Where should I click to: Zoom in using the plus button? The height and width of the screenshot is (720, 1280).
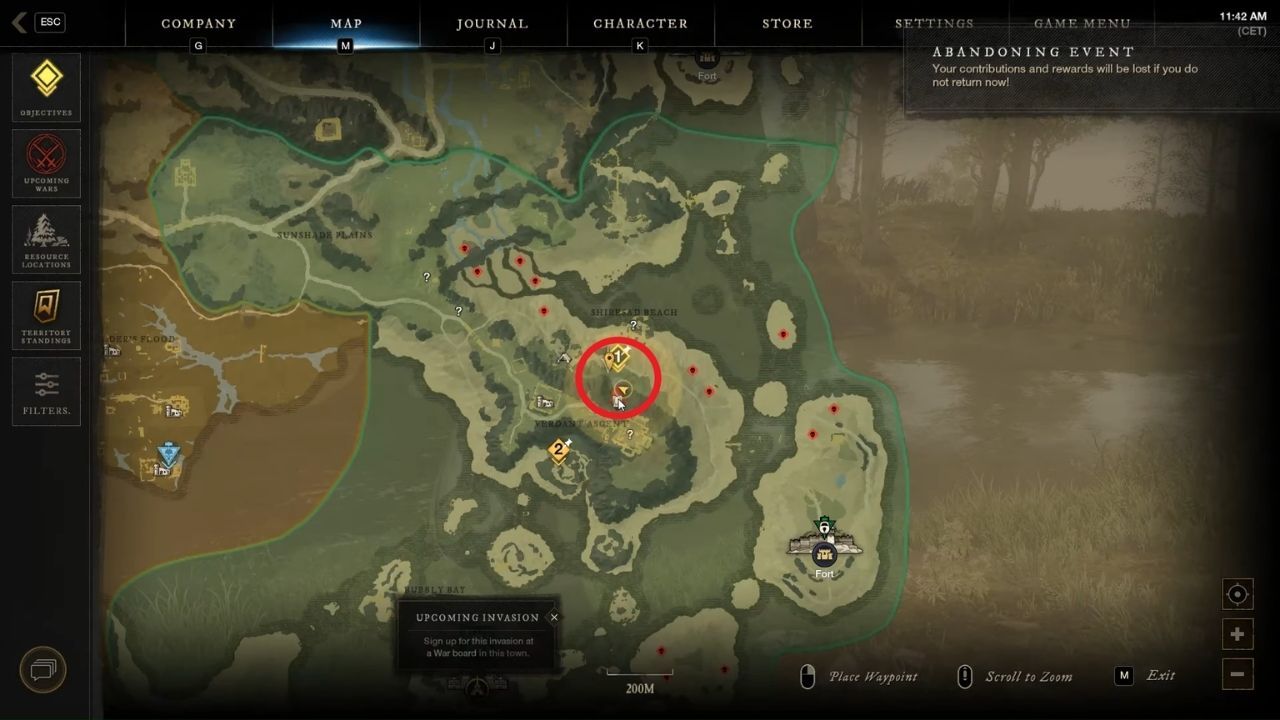pyautogui.click(x=1237, y=634)
